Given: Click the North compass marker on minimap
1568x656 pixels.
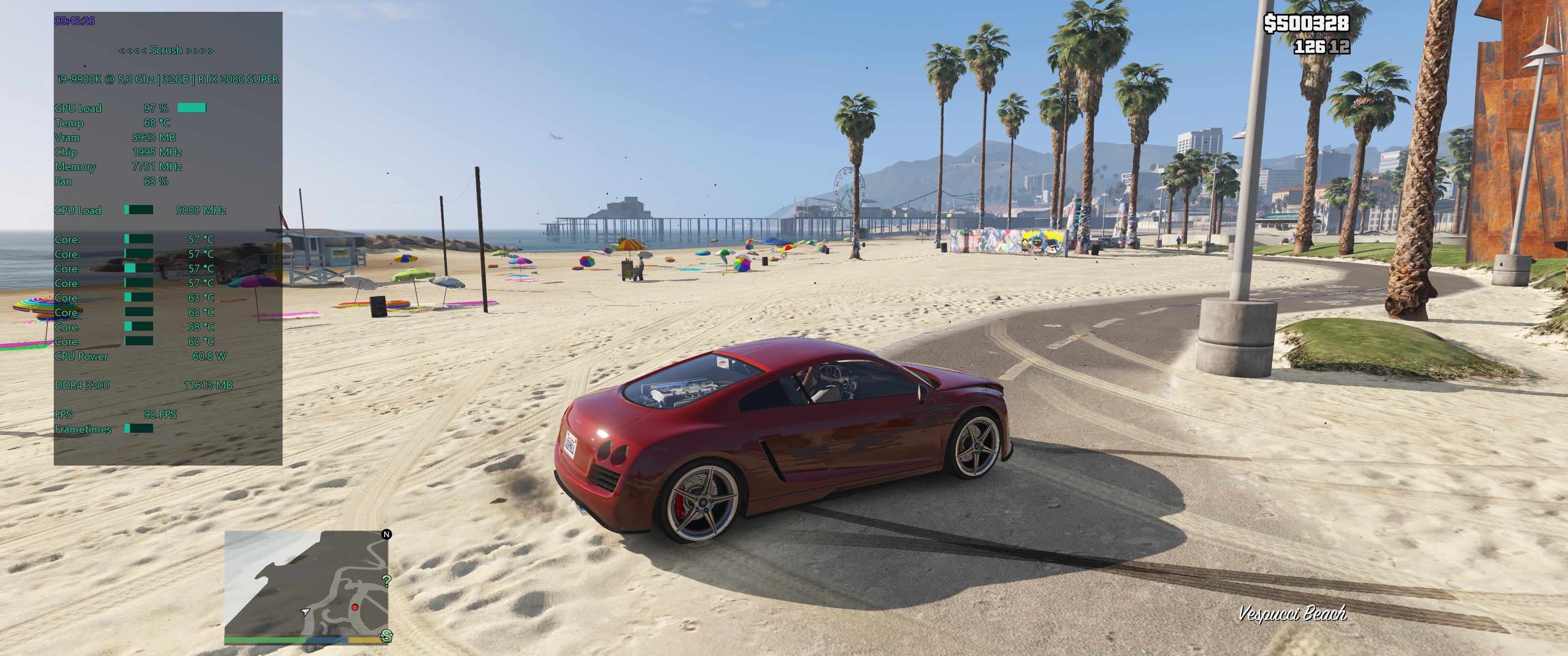Looking at the screenshot, I should [387, 534].
